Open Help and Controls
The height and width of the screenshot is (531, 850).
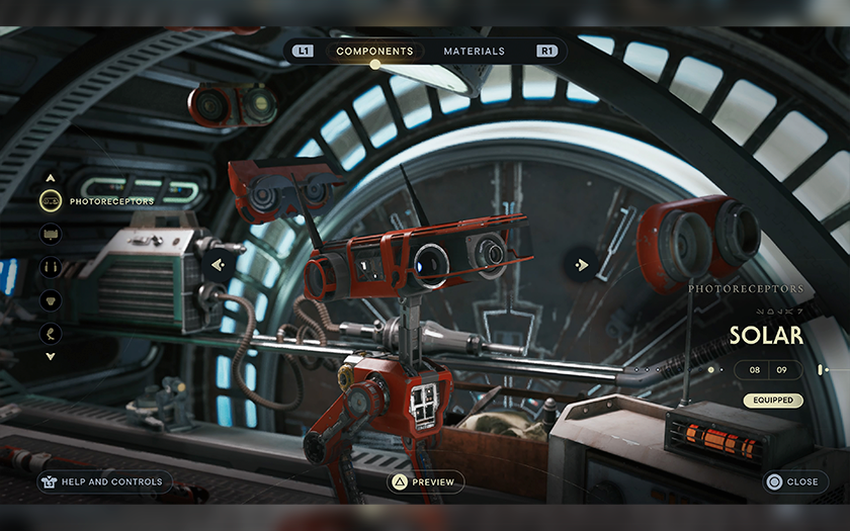100,482
